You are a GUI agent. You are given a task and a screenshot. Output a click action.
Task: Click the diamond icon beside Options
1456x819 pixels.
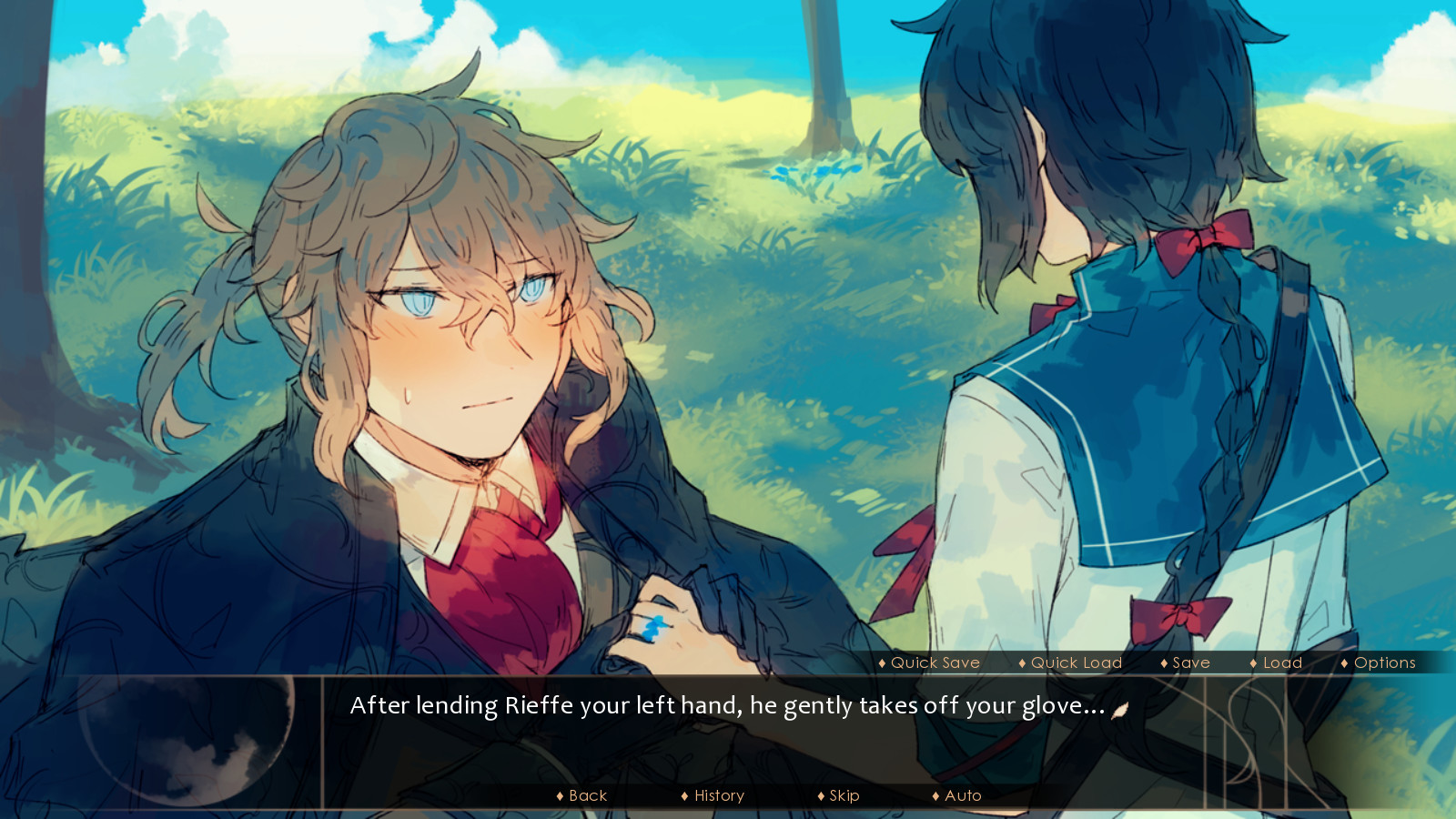1346,663
